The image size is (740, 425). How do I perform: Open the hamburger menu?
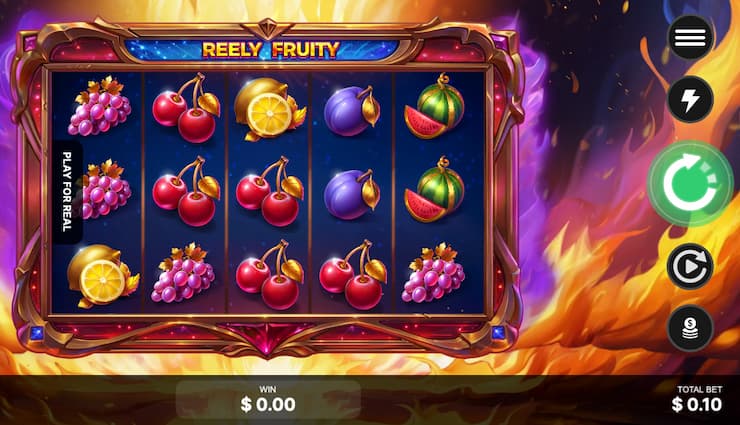(690, 38)
